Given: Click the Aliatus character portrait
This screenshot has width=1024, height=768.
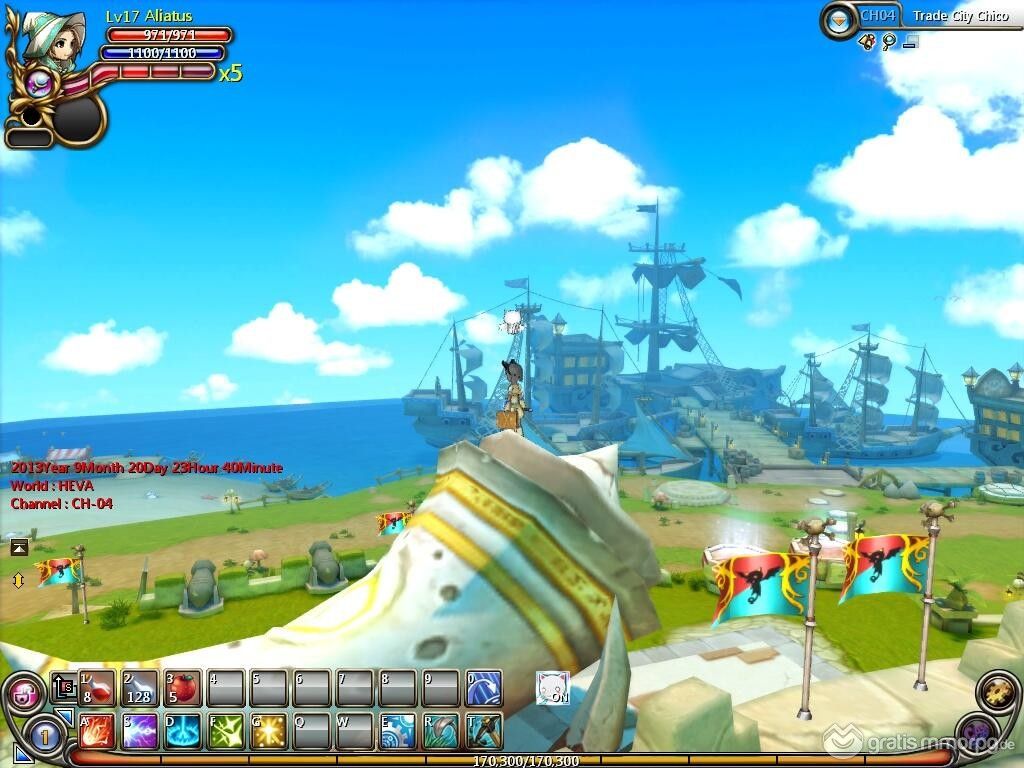Looking at the screenshot, I should click(x=52, y=44).
